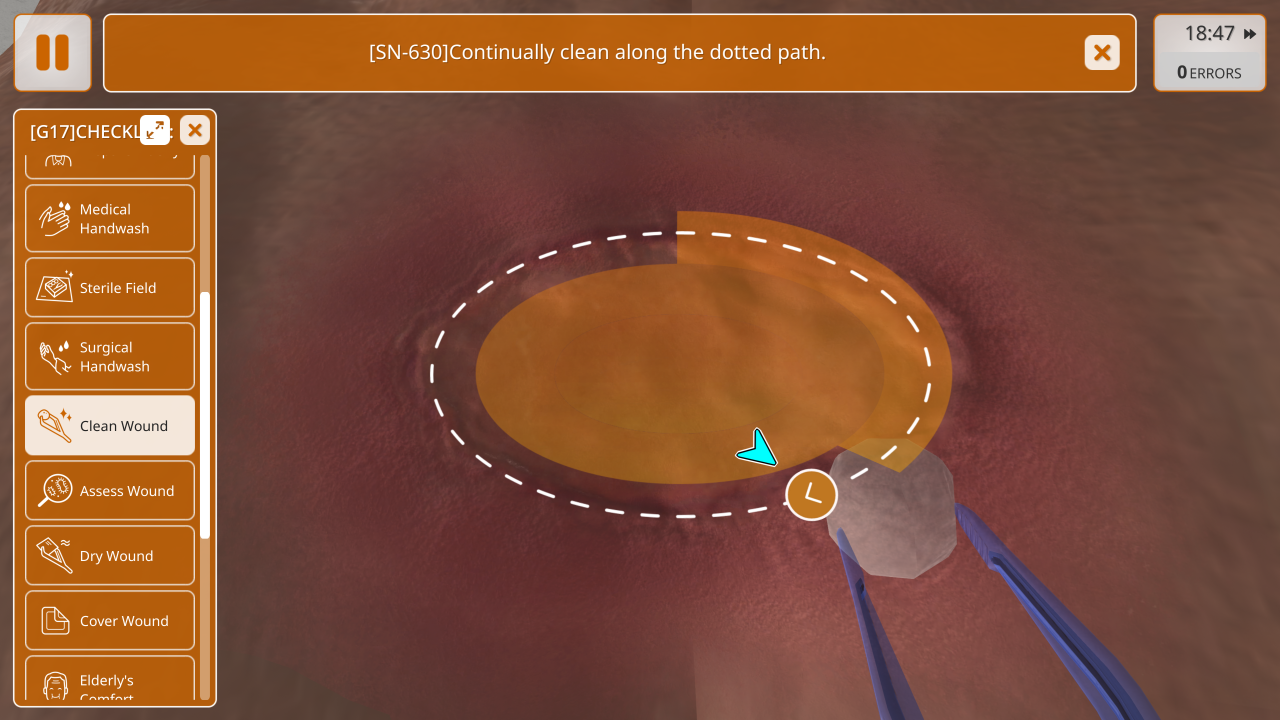Click the checklist scrollbar
Viewport: 1280px width, 720px height.
pos(205,415)
